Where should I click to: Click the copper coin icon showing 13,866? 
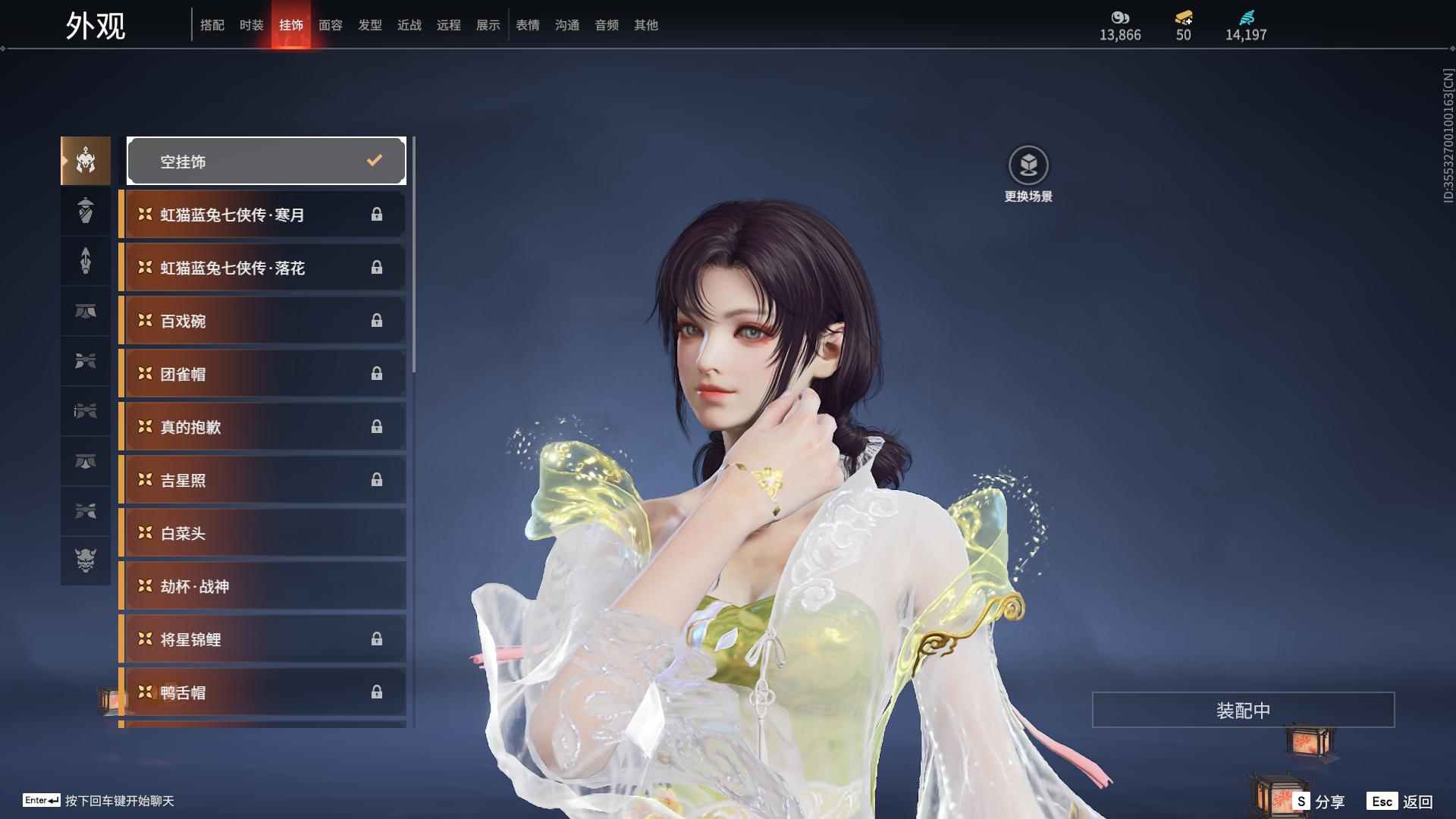(x=1120, y=18)
